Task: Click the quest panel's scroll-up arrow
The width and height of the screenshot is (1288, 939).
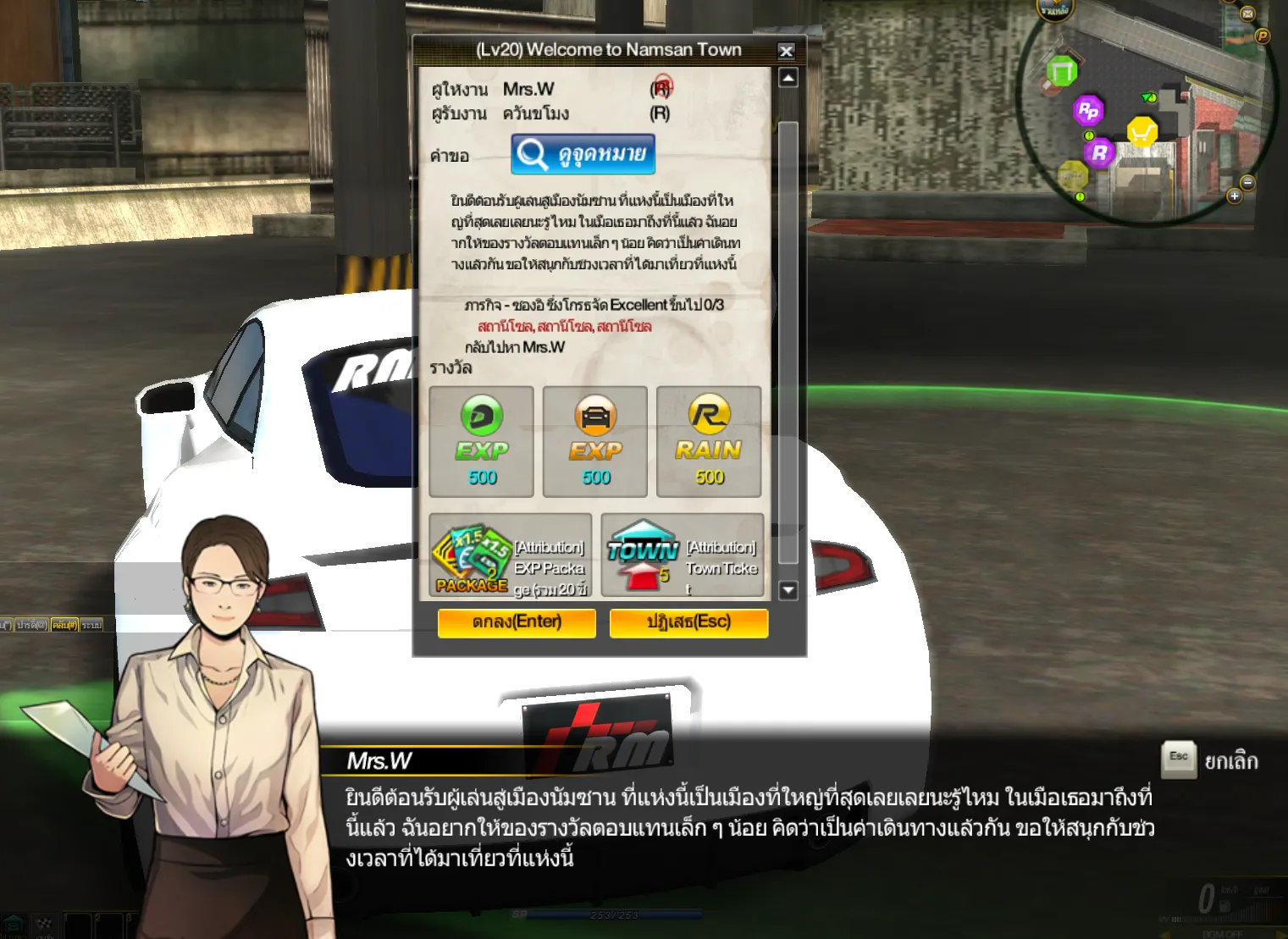Action: (788, 78)
